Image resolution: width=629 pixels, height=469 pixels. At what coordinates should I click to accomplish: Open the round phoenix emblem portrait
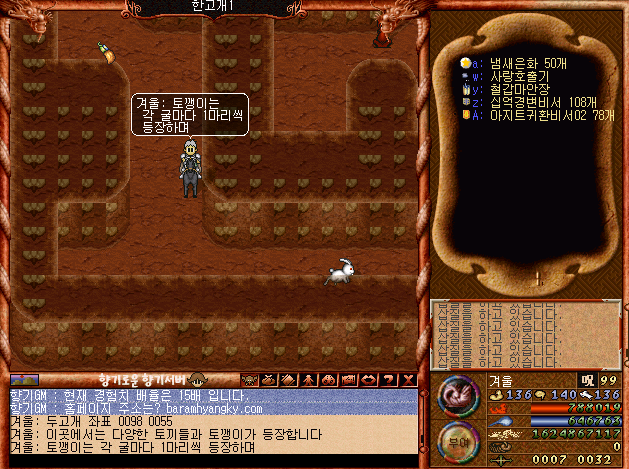(x=457, y=395)
